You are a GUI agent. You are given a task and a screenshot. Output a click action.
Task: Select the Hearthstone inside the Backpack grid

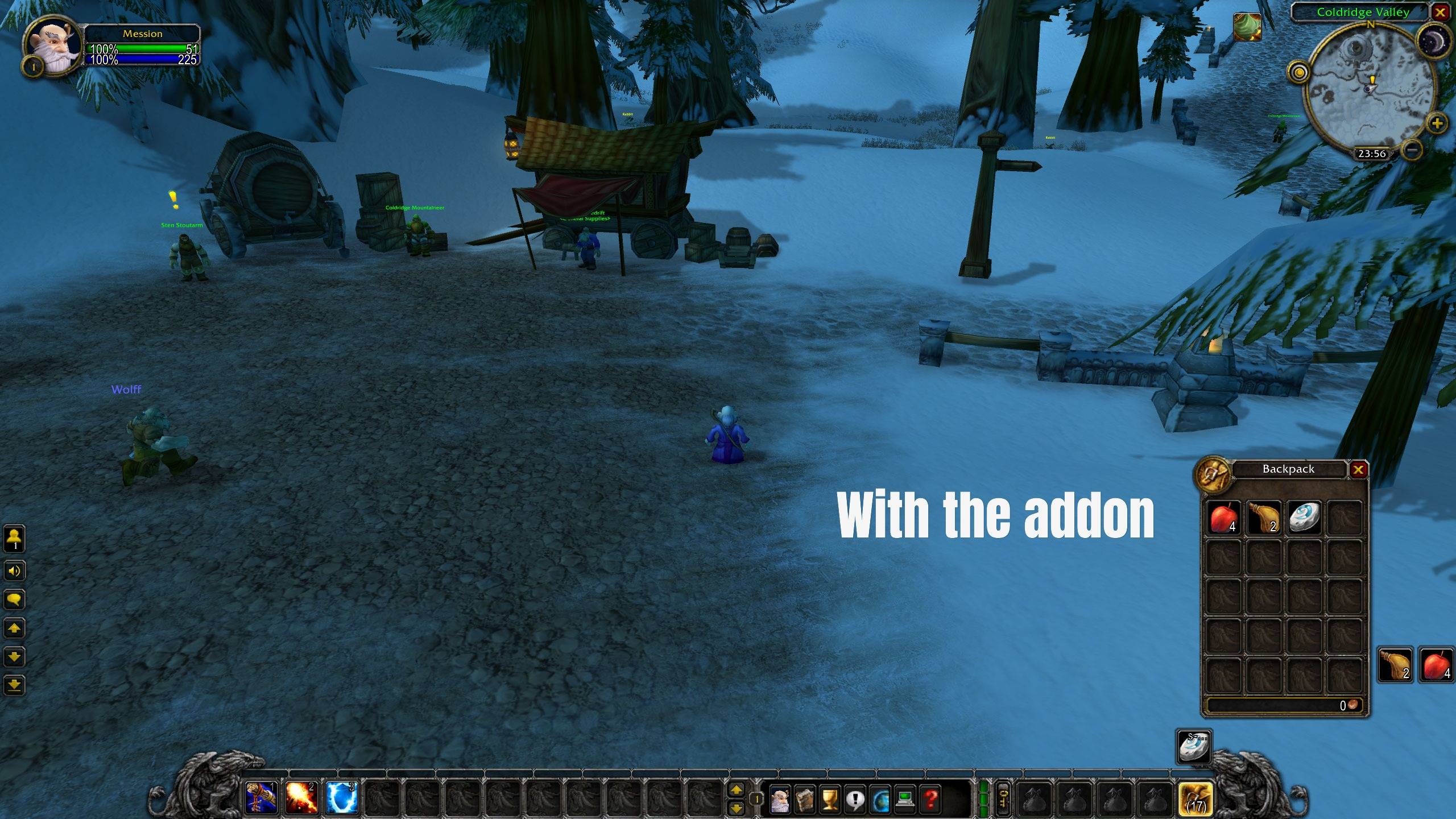[1304, 518]
